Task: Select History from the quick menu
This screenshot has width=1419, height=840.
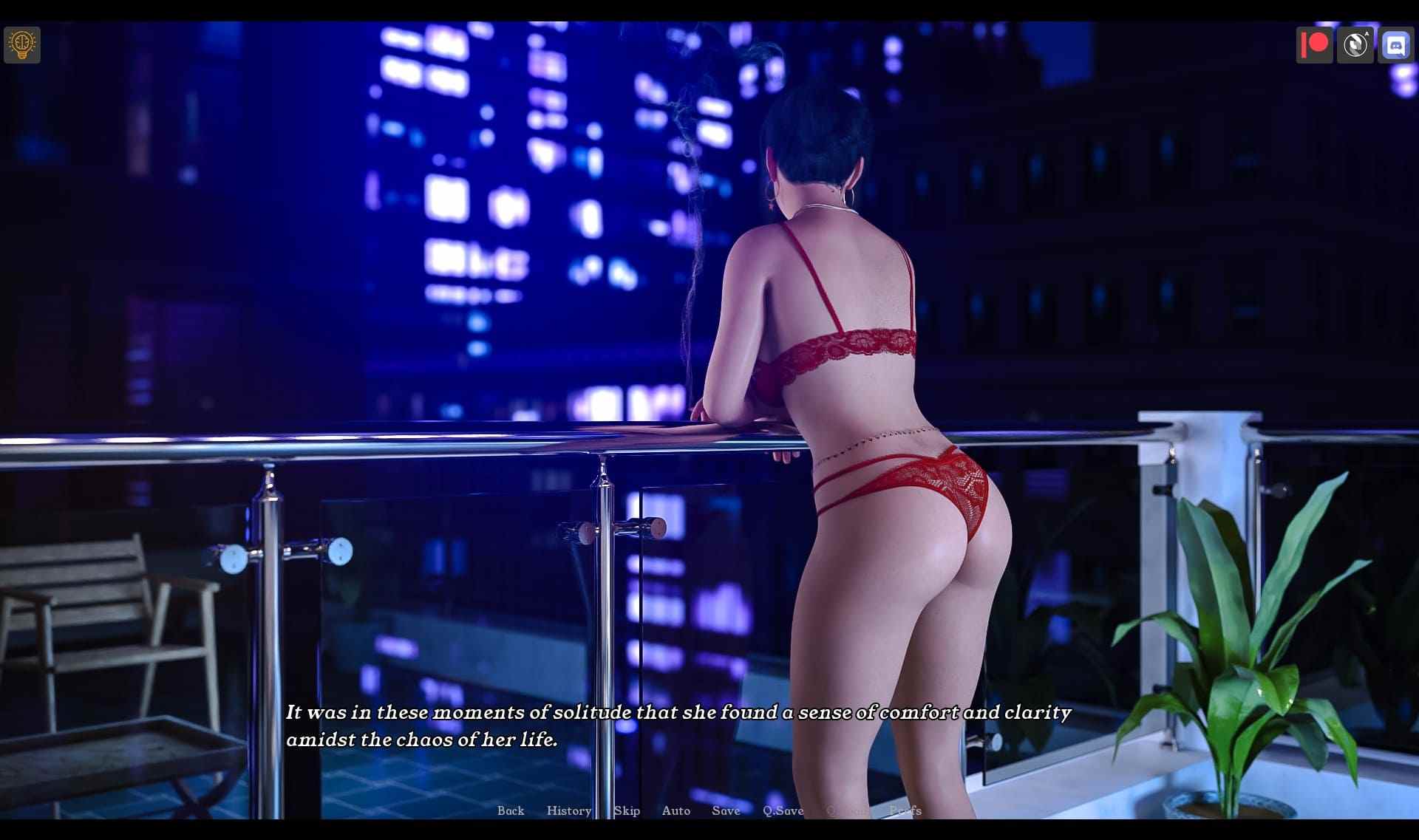Action: [568, 810]
